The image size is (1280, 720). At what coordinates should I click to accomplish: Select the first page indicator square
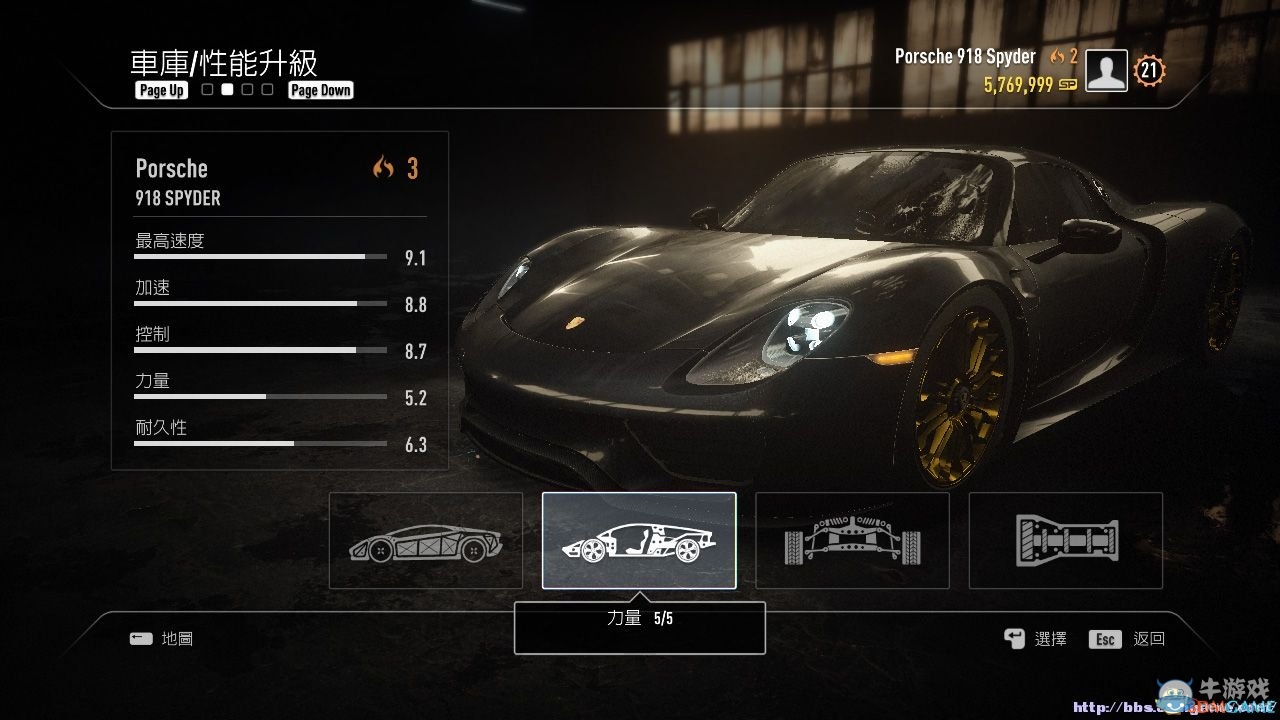[x=205, y=89]
